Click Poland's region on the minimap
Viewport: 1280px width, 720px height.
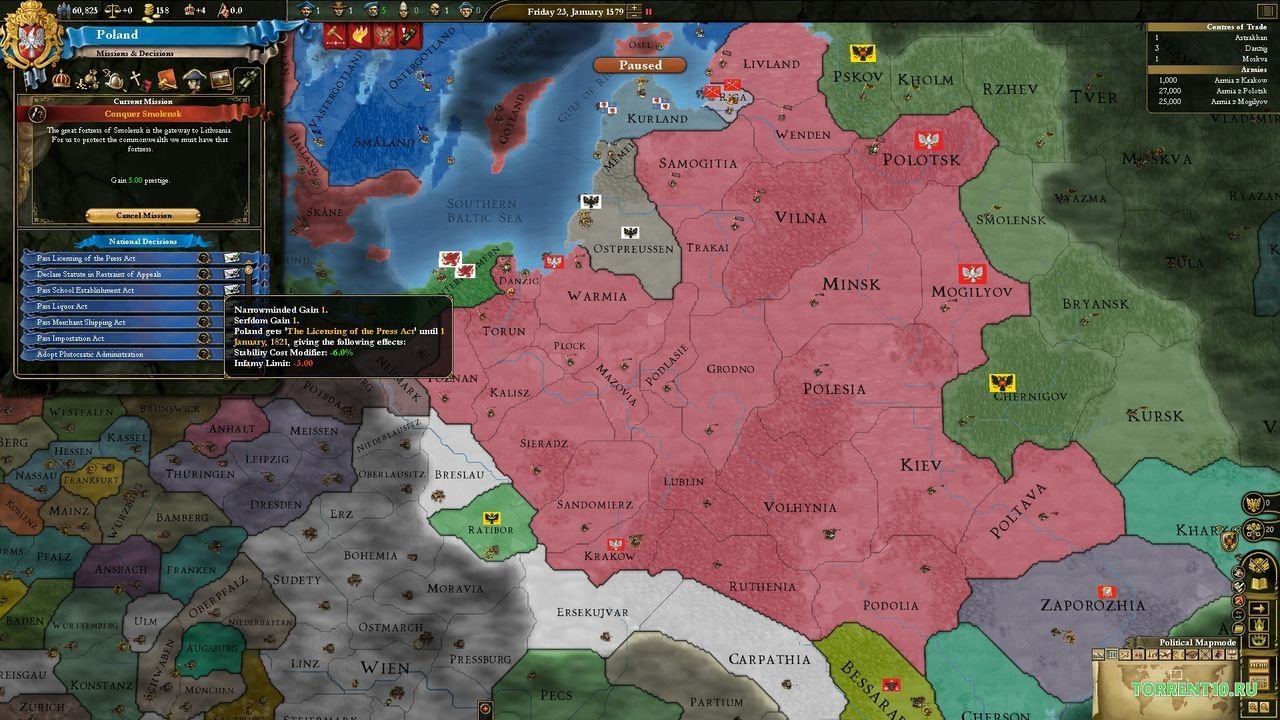click(x=1177, y=672)
